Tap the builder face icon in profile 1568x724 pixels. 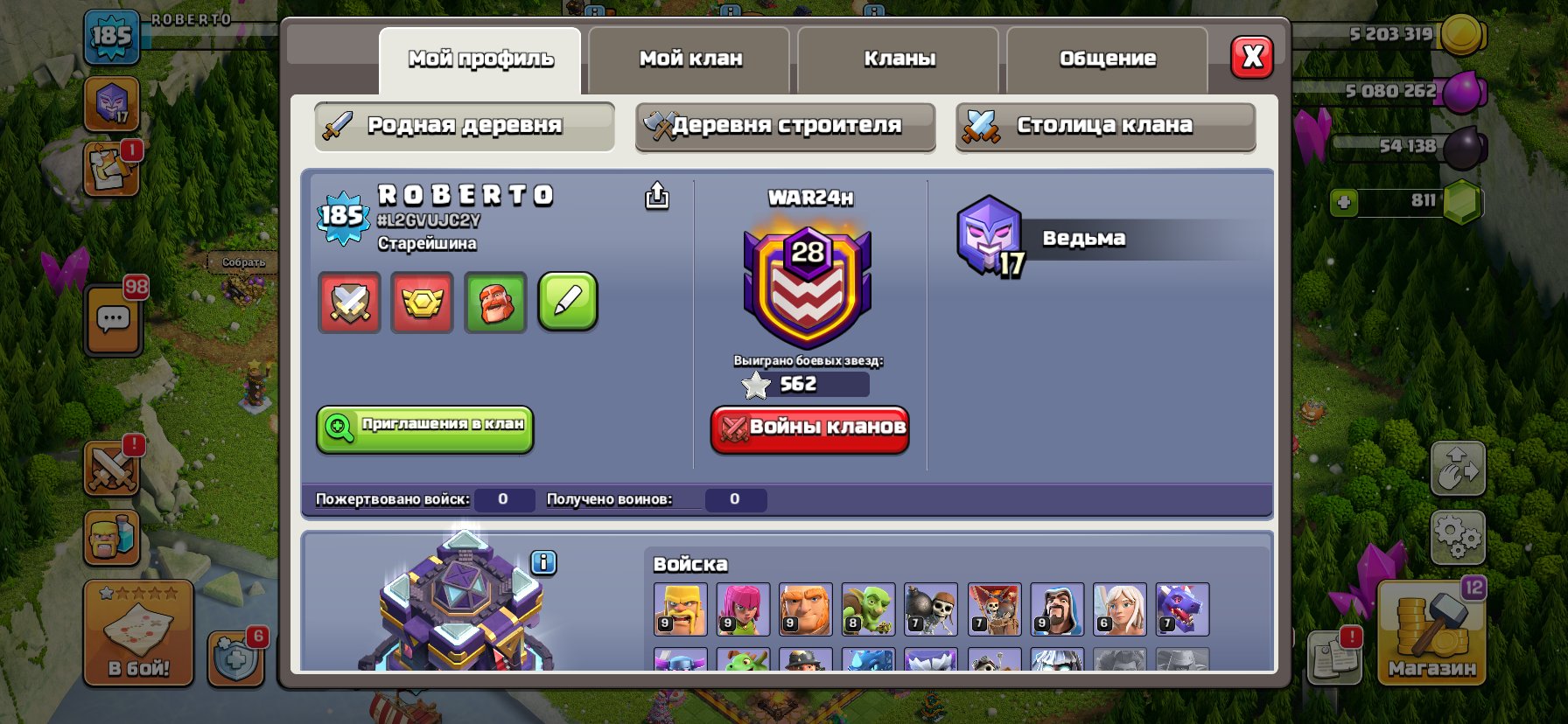point(494,303)
